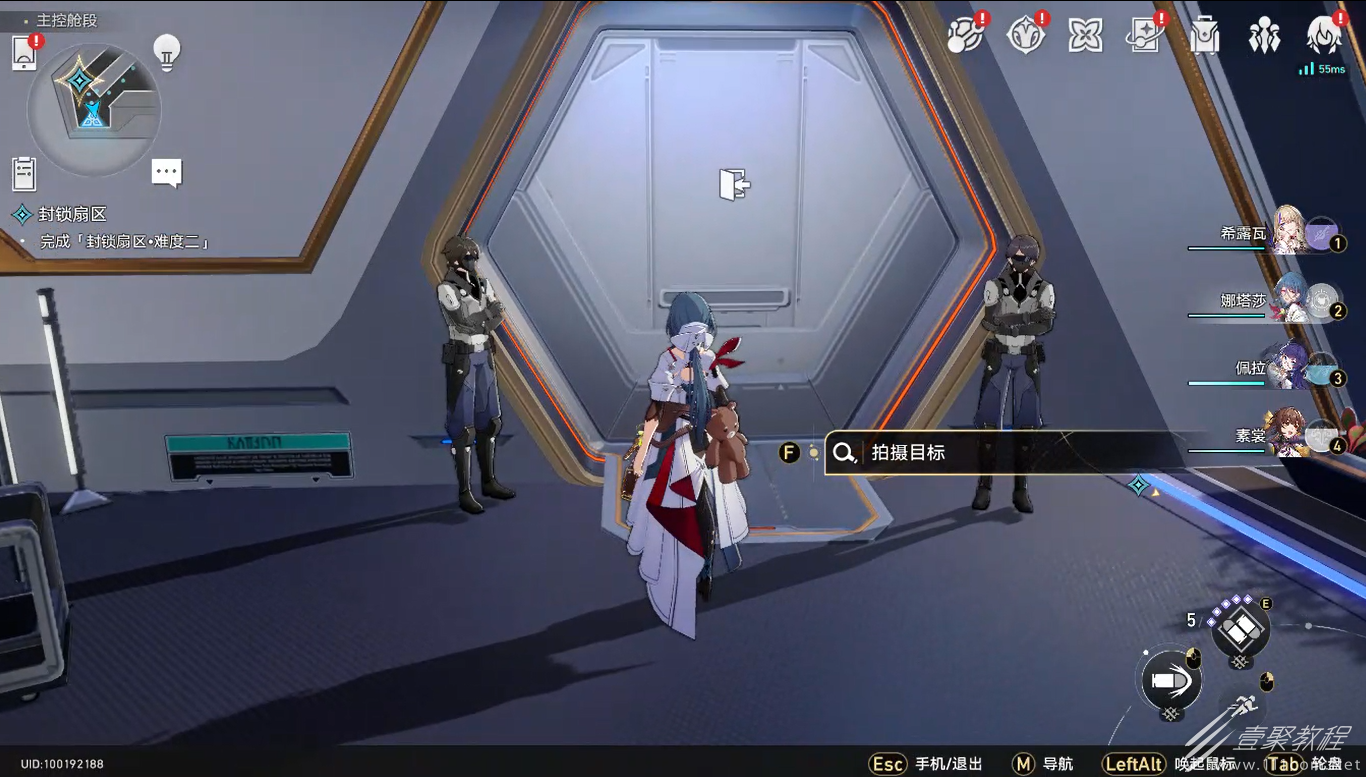The image size is (1366, 777).
Task: Select the 拍摄目标 interaction prompt
Action: [x=1000, y=453]
